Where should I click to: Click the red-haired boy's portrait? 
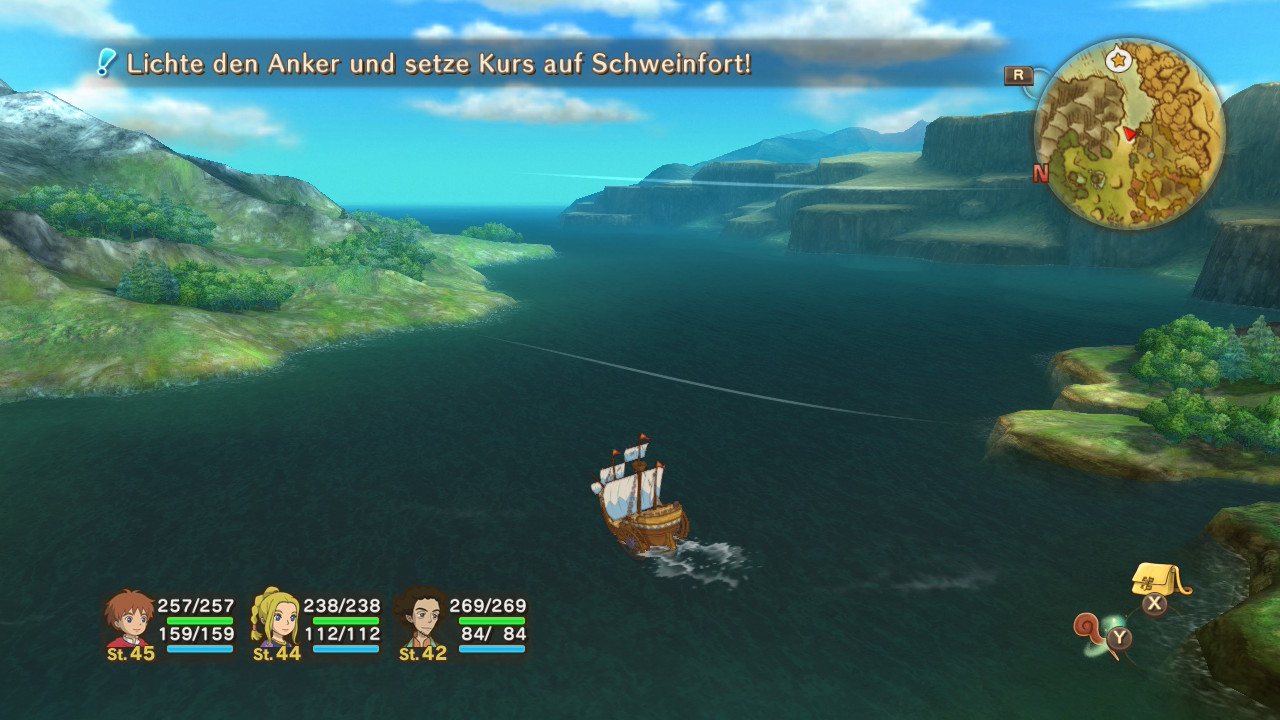tap(129, 620)
